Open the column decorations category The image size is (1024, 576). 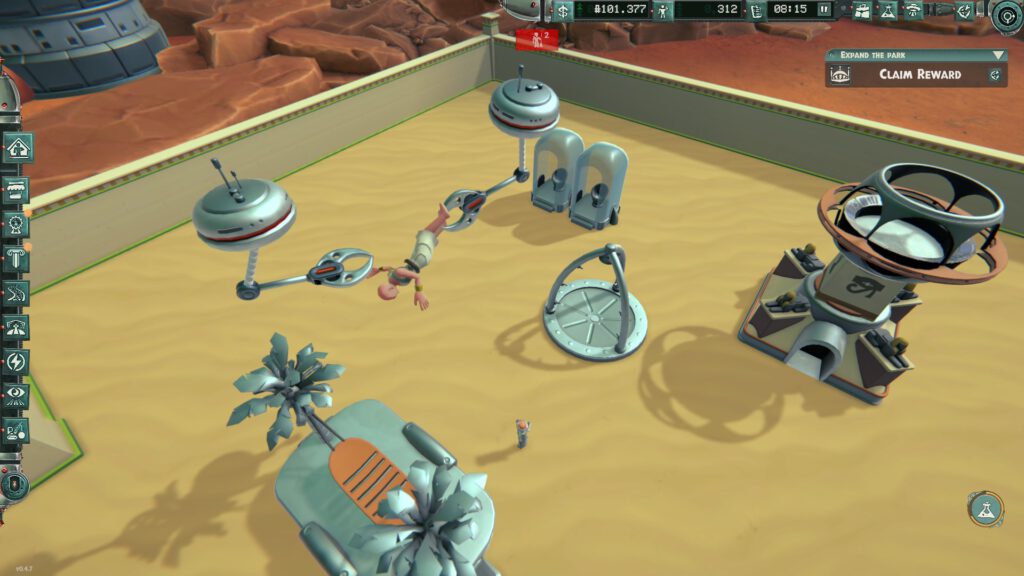(17, 259)
